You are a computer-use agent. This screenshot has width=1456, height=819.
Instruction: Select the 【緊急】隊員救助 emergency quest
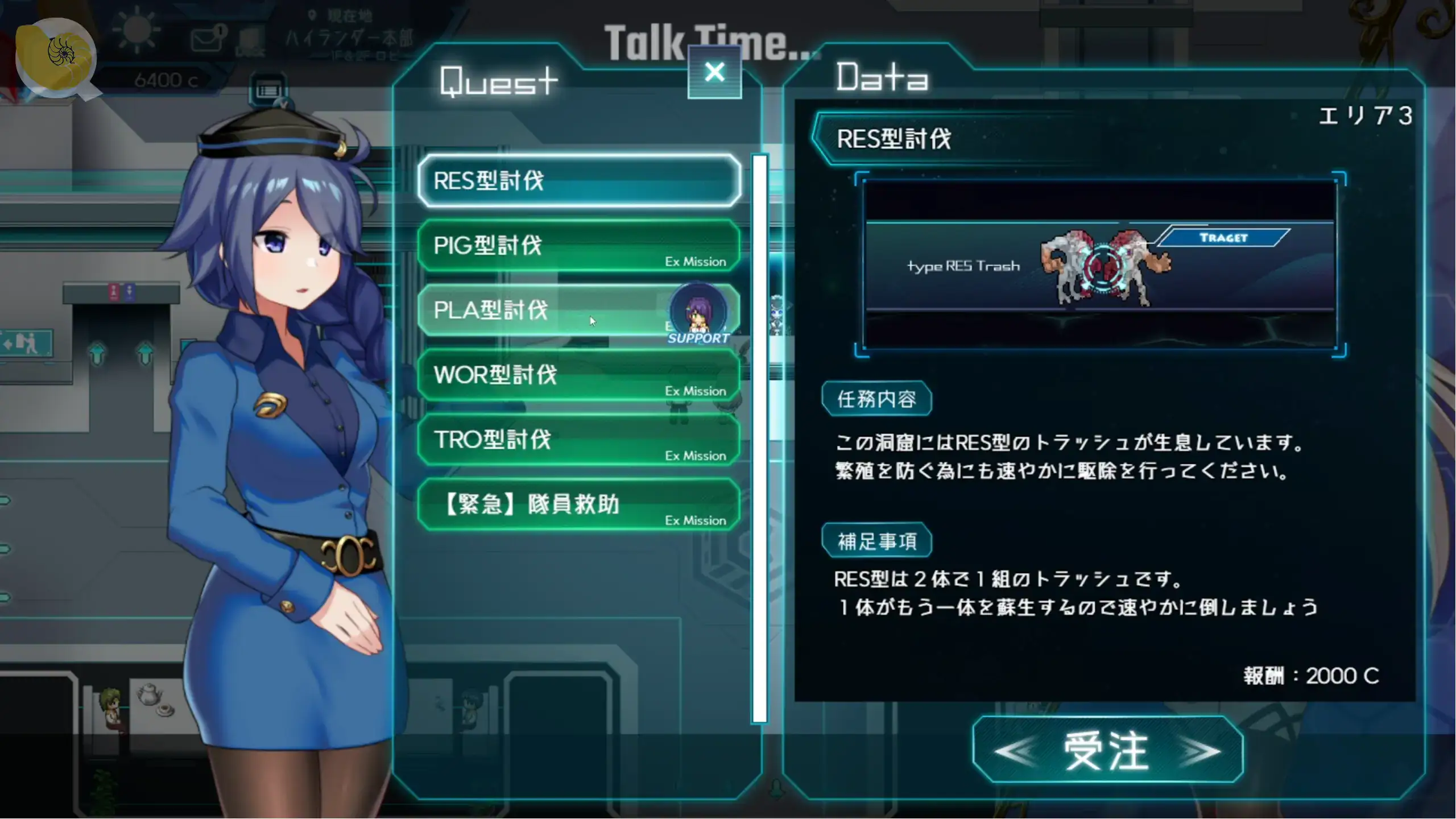pos(578,504)
